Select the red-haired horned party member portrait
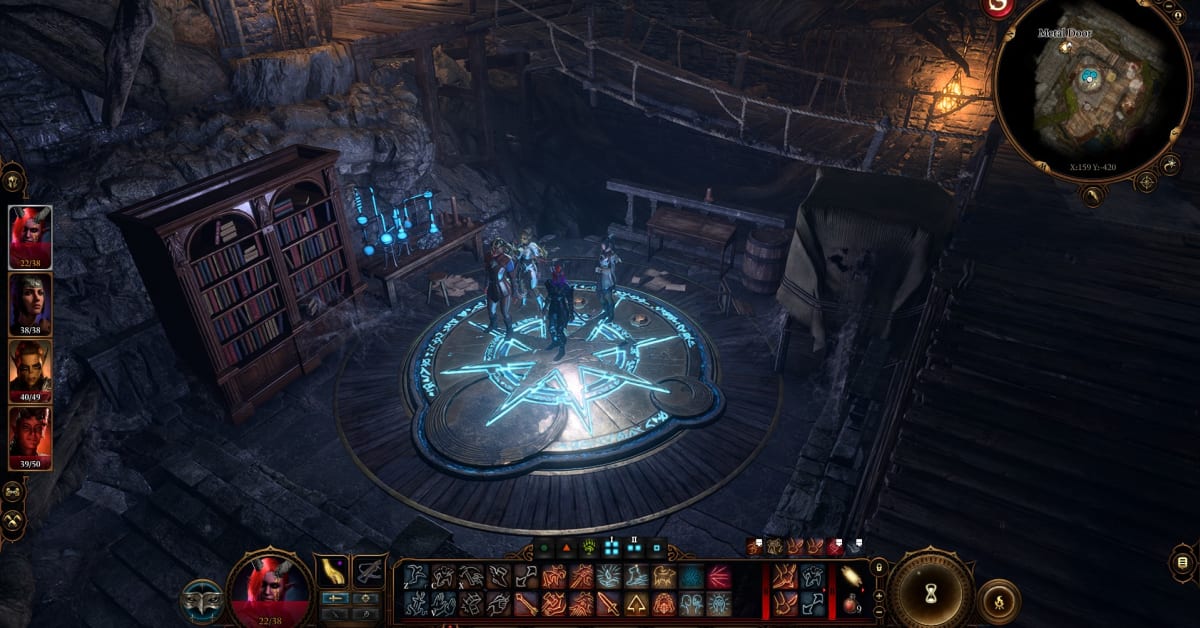 [x=30, y=236]
